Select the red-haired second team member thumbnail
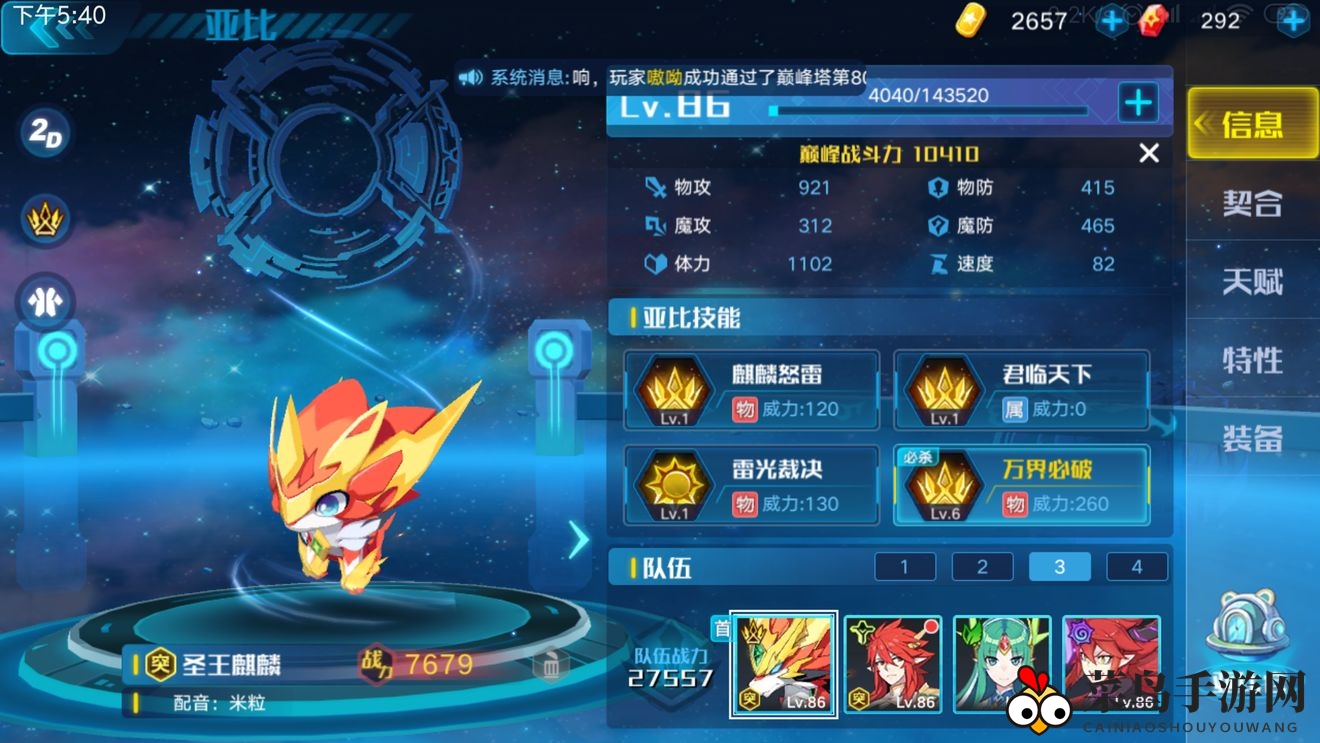The image size is (1320, 743). coord(892,663)
